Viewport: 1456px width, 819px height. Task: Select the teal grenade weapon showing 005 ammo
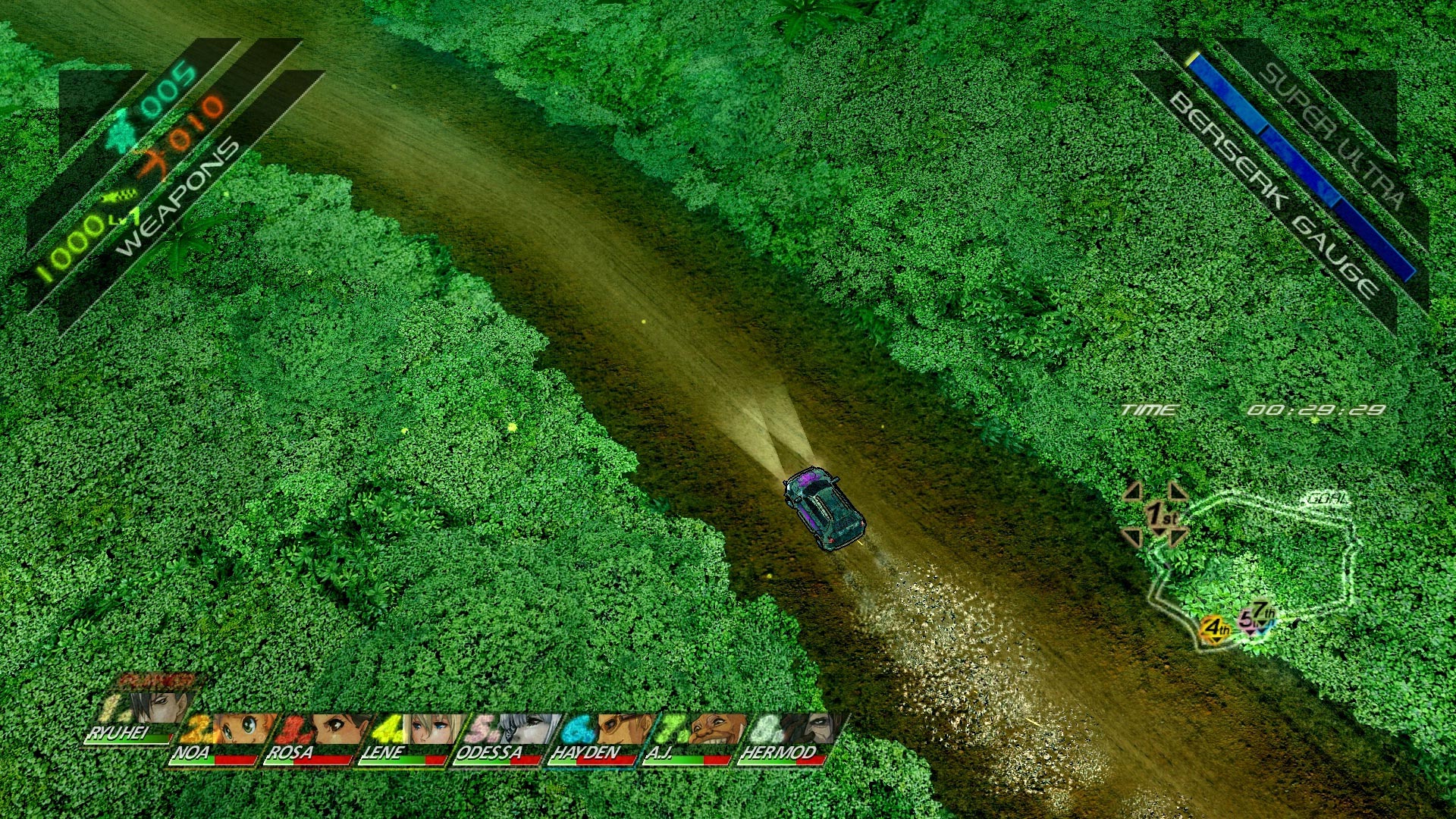tap(120, 131)
